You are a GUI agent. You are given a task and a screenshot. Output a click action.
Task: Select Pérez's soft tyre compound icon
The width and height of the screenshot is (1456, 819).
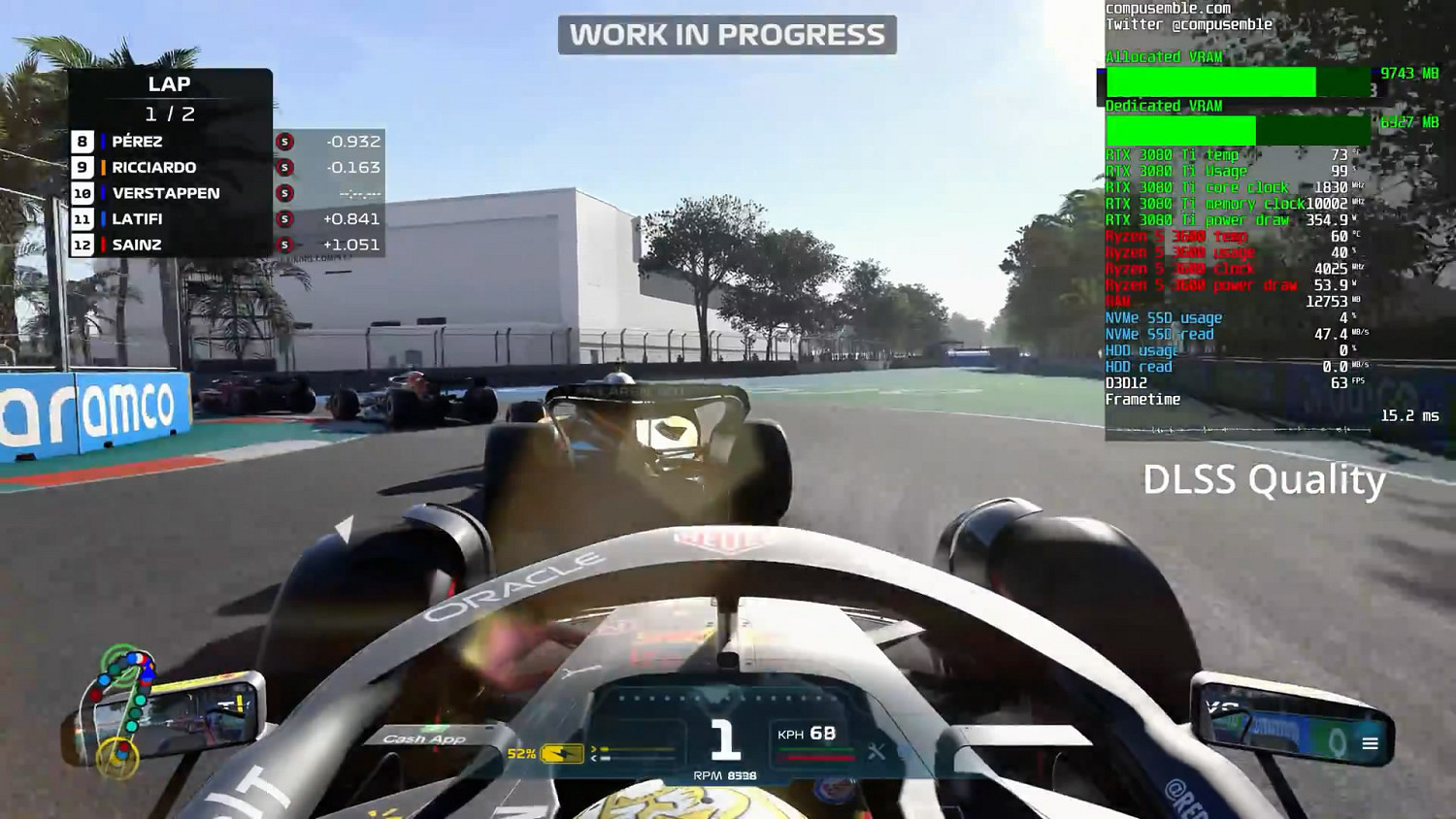pos(283,142)
